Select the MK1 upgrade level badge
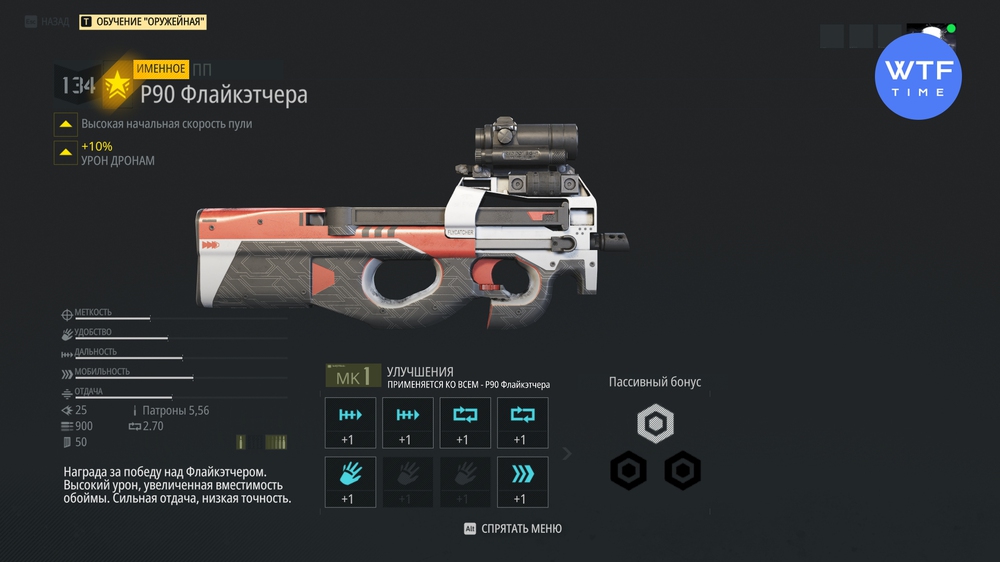Image resolution: width=1000 pixels, height=562 pixels. coord(353,376)
